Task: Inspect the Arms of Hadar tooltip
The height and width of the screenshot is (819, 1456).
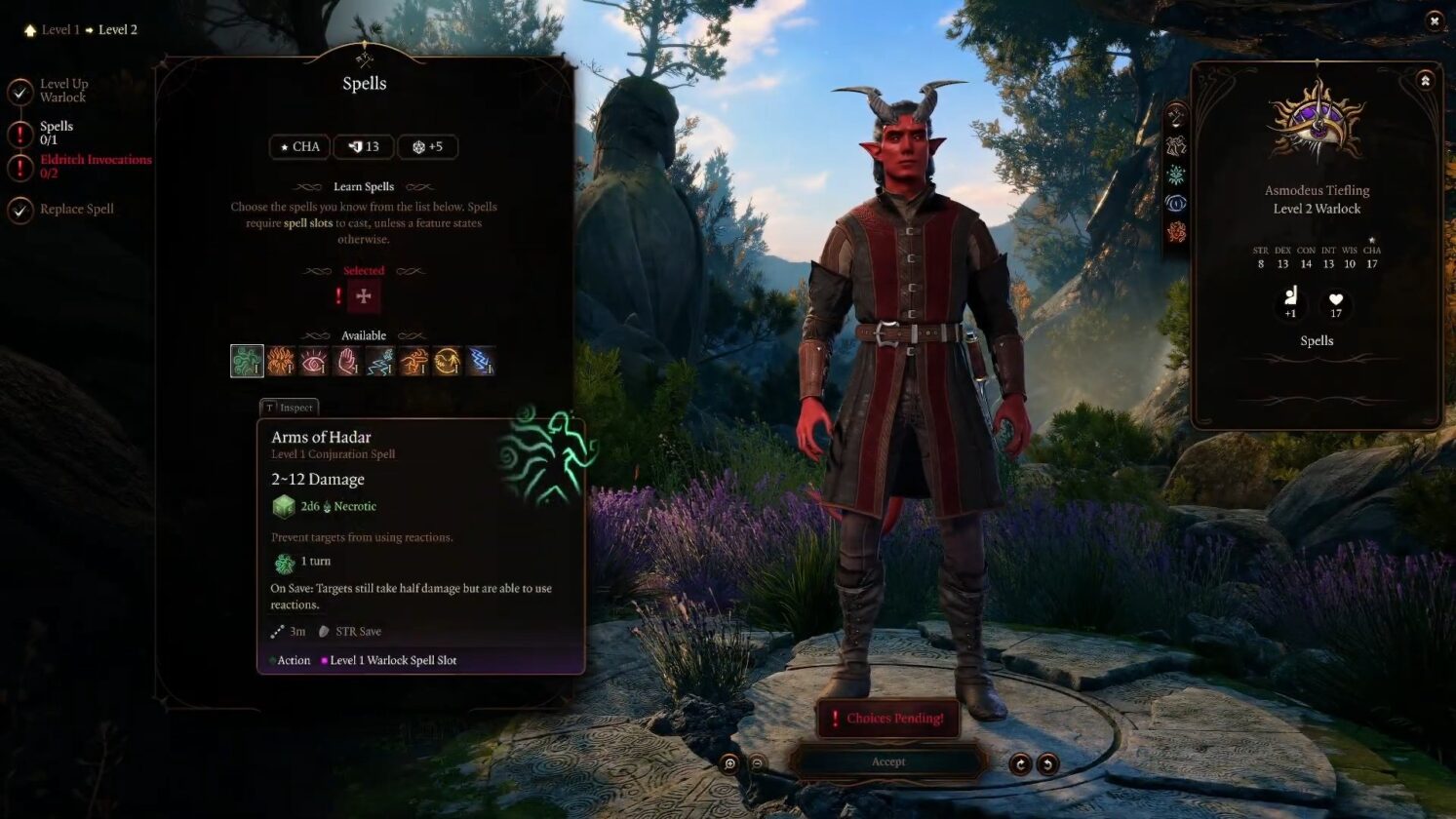Action: click(290, 408)
